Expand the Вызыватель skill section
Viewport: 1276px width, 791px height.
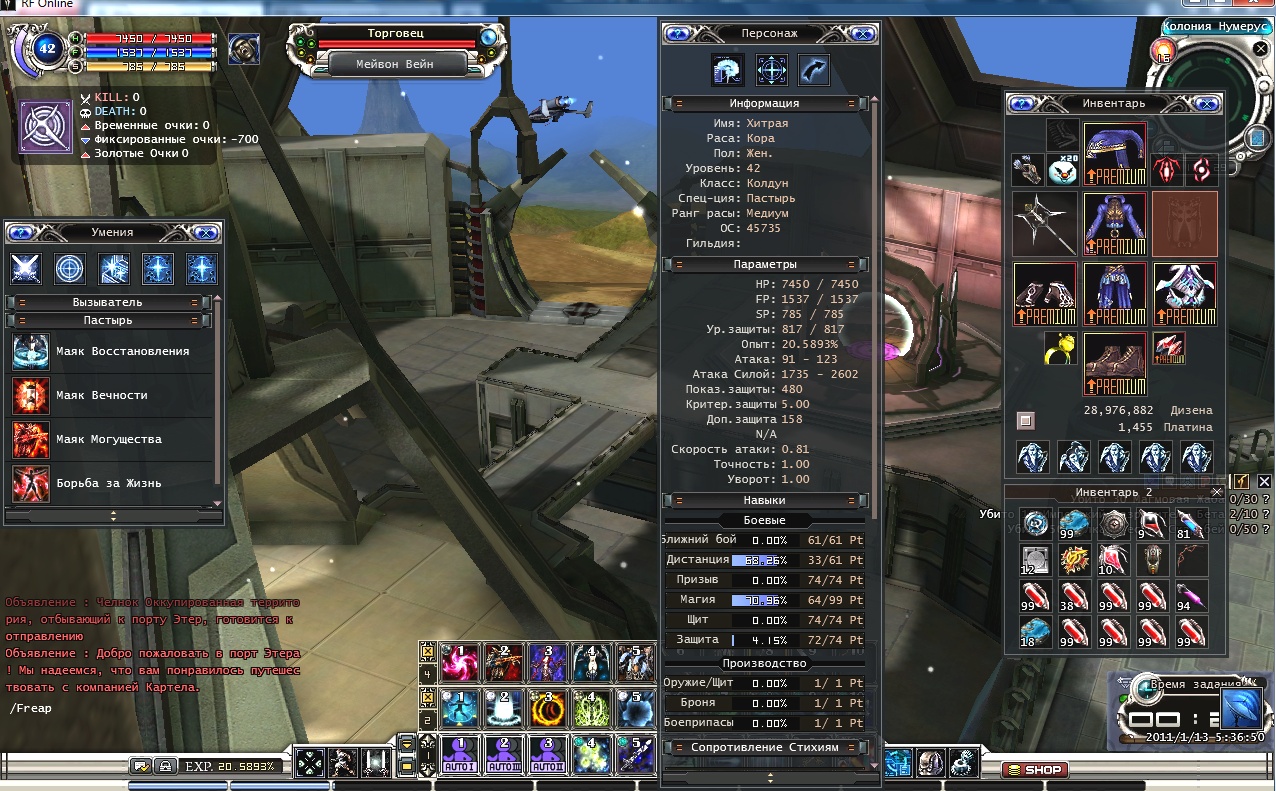click(108, 302)
